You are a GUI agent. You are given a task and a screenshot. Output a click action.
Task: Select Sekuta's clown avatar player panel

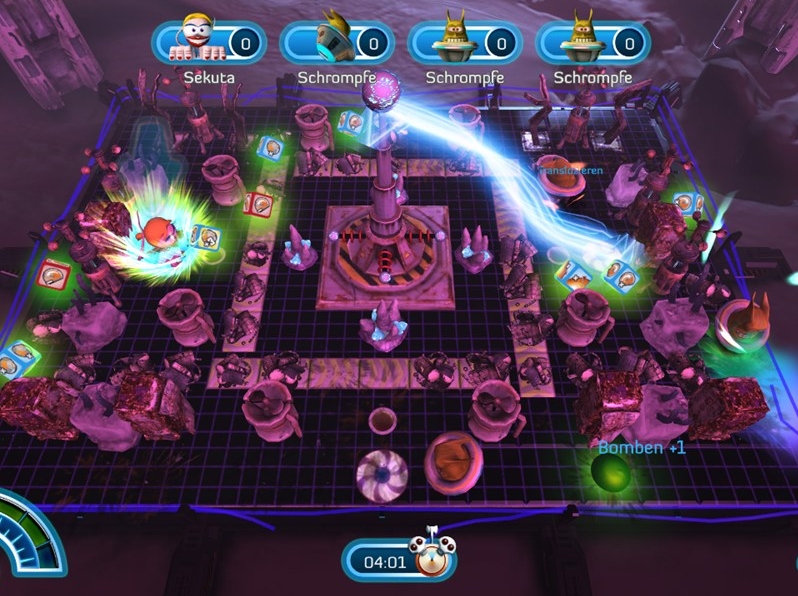pyautogui.click(x=208, y=43)
